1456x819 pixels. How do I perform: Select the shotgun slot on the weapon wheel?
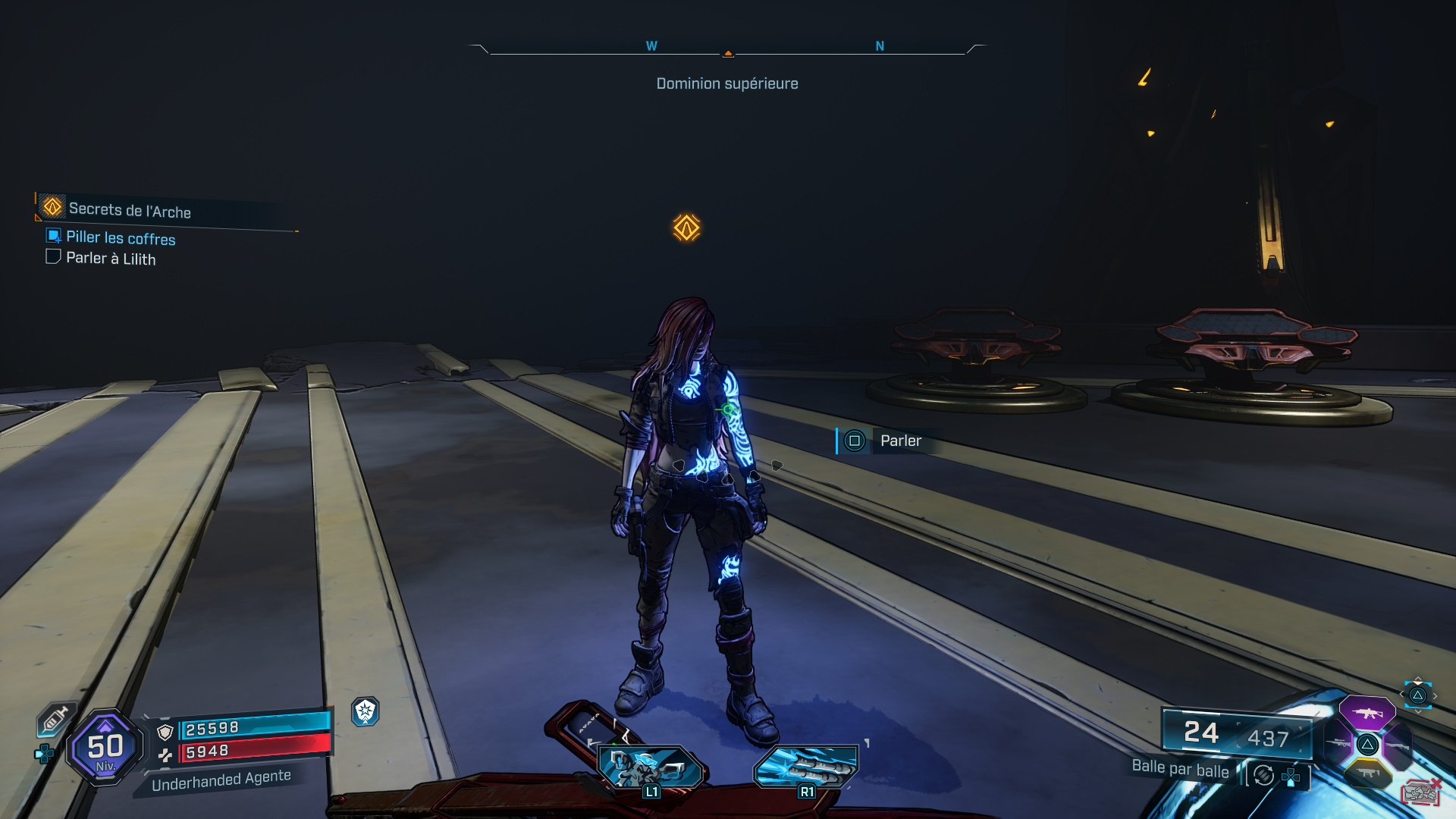pyautogui.click(x=1398, y=745)
